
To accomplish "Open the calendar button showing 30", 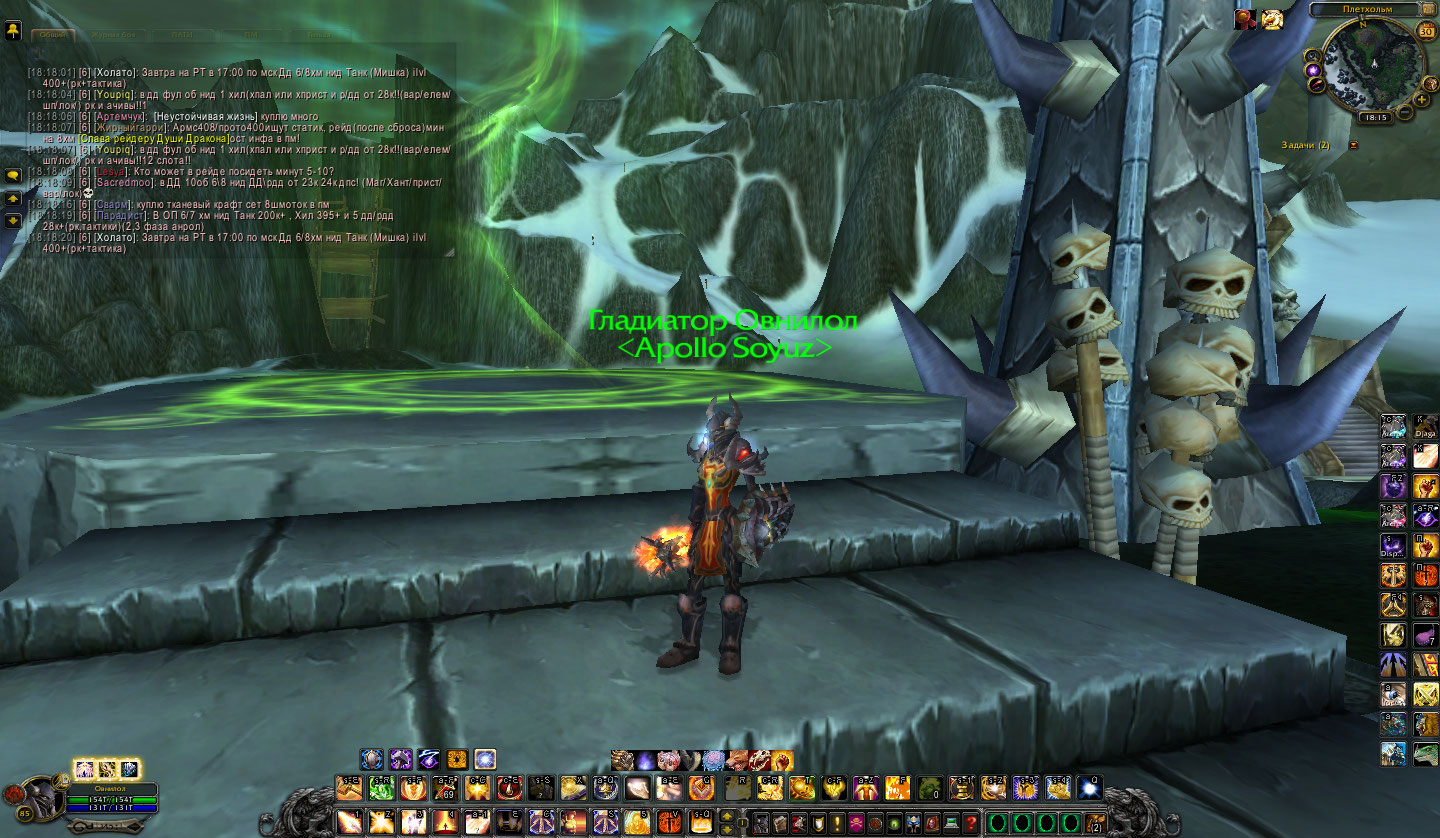I will (x=1426, y=30).
